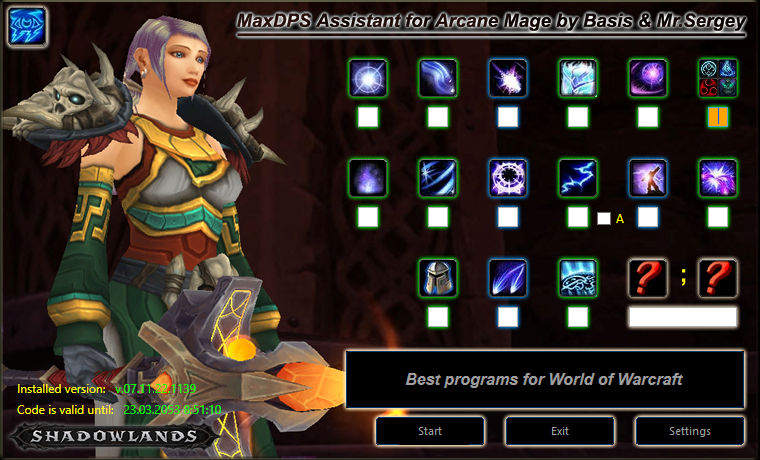Select the glowing figure silhouette spell icon
The height and width of the screenshot is (460, 760).
(648, 178)
